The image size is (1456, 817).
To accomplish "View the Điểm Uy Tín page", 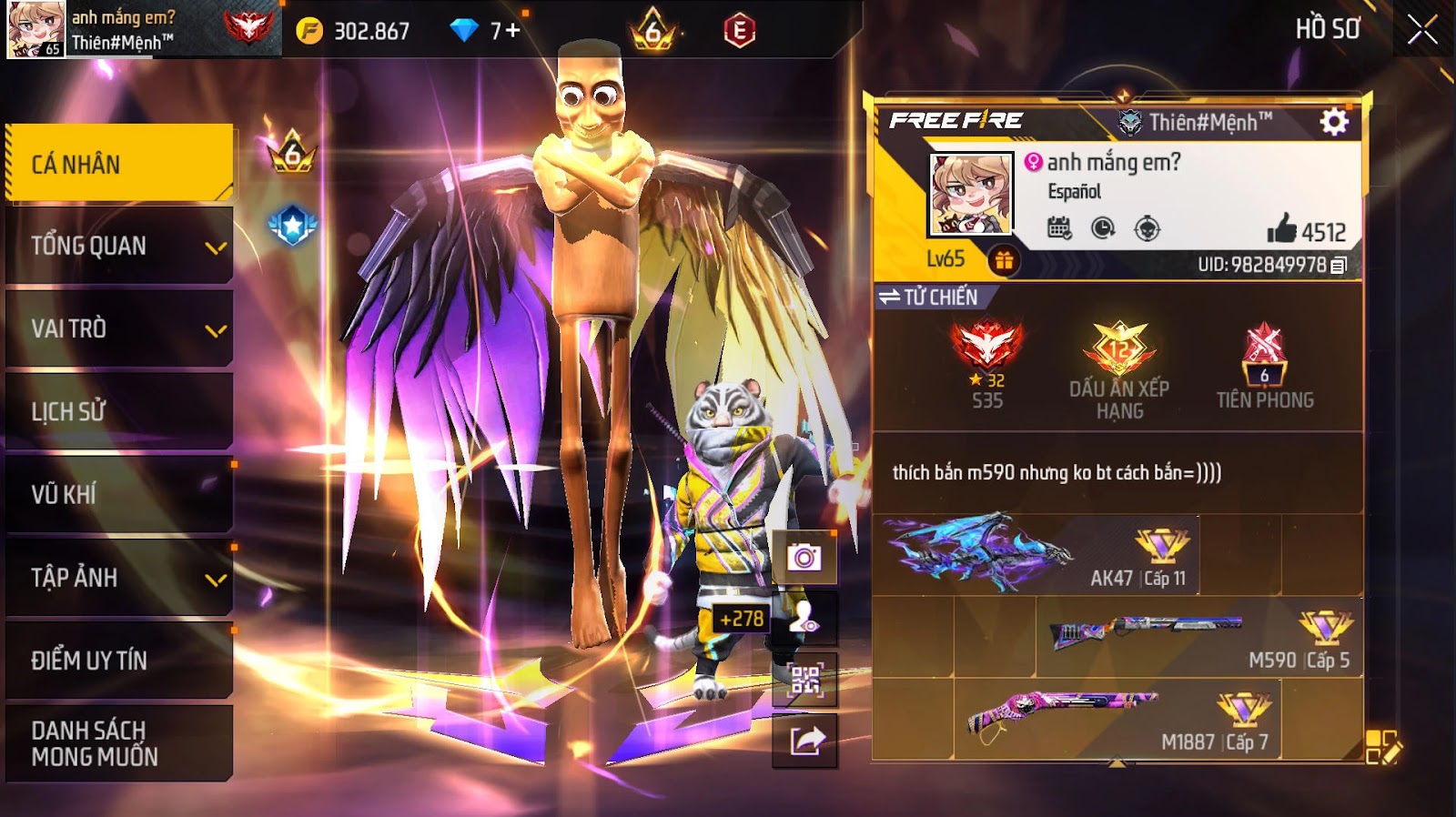I will [x=119, y=660].
